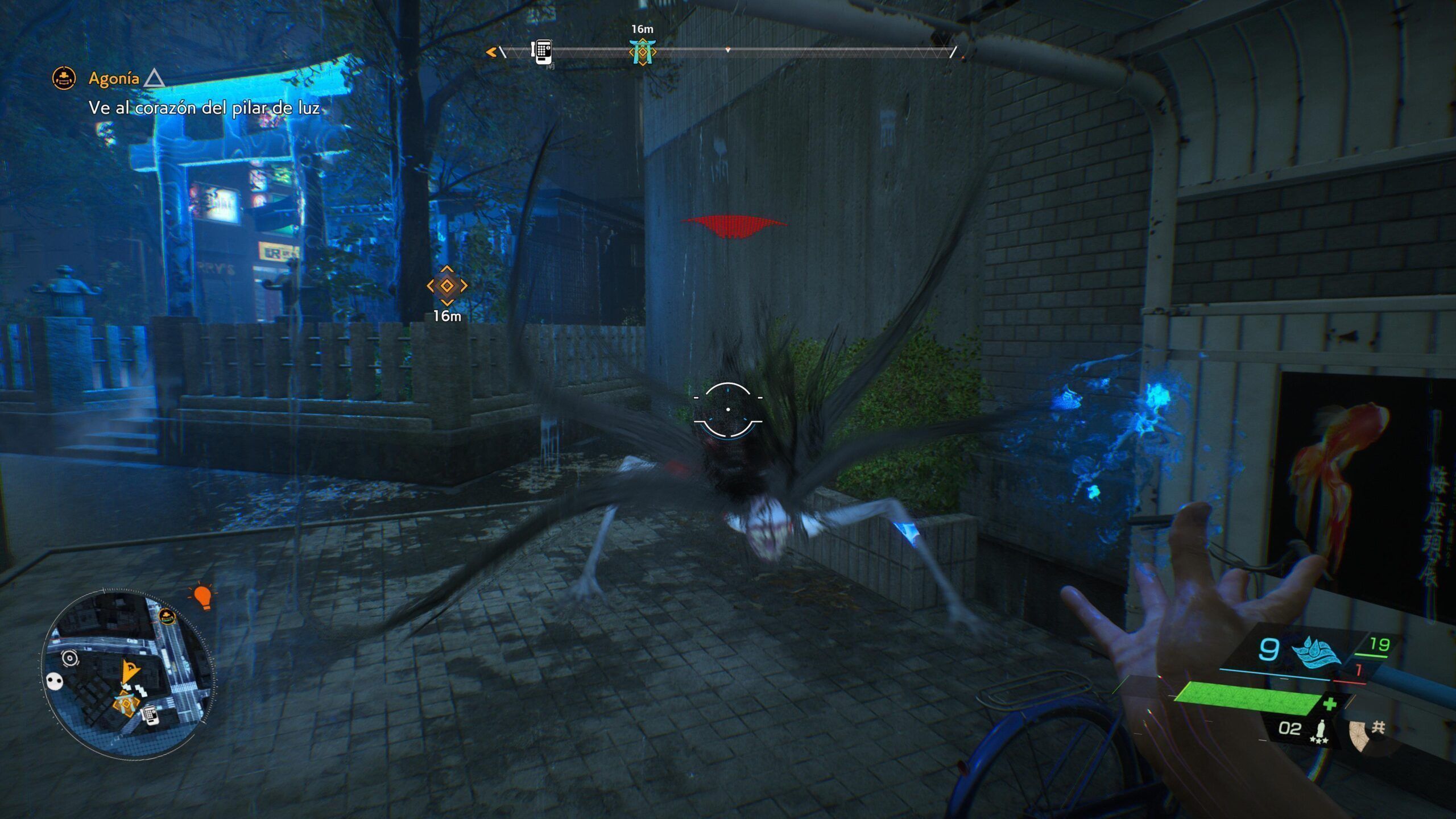Click the orange lightbulb hint icon
Viewport: 1456px width, 819px height.
coord(202,596)
